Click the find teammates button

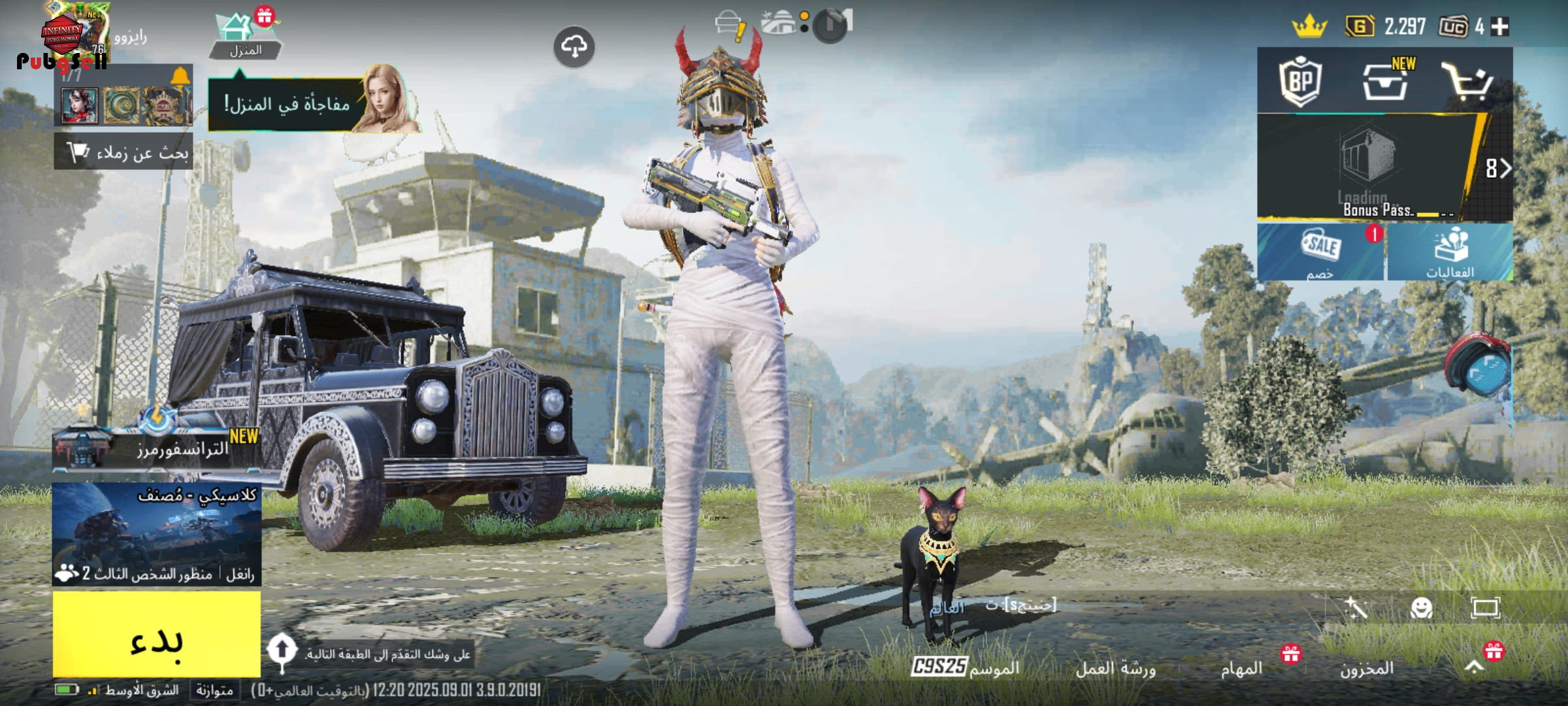pyautogui.click(x=124, y=152)
